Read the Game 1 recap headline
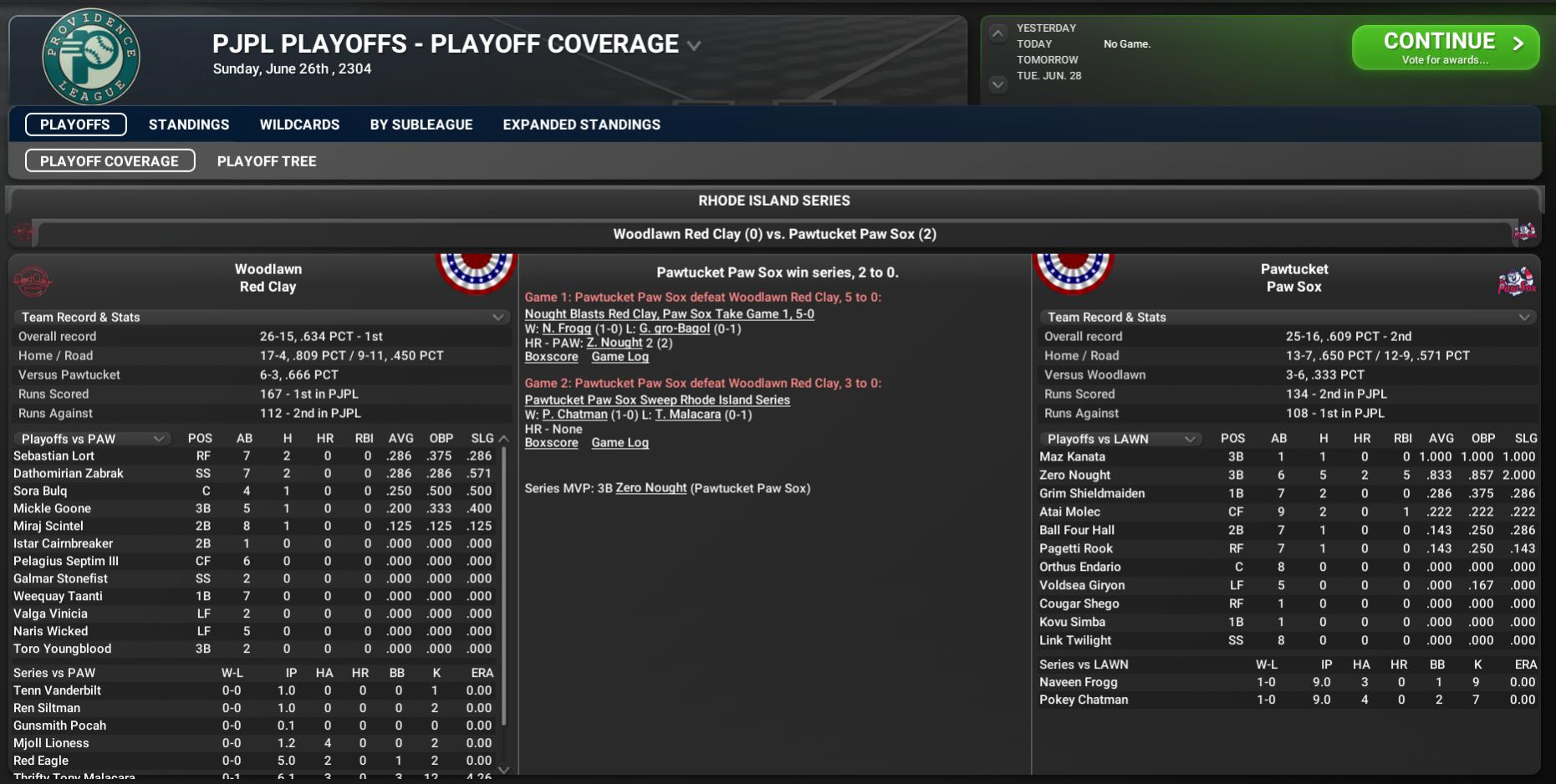This screenshot has width=1556, height=784. tap(669, 314)
